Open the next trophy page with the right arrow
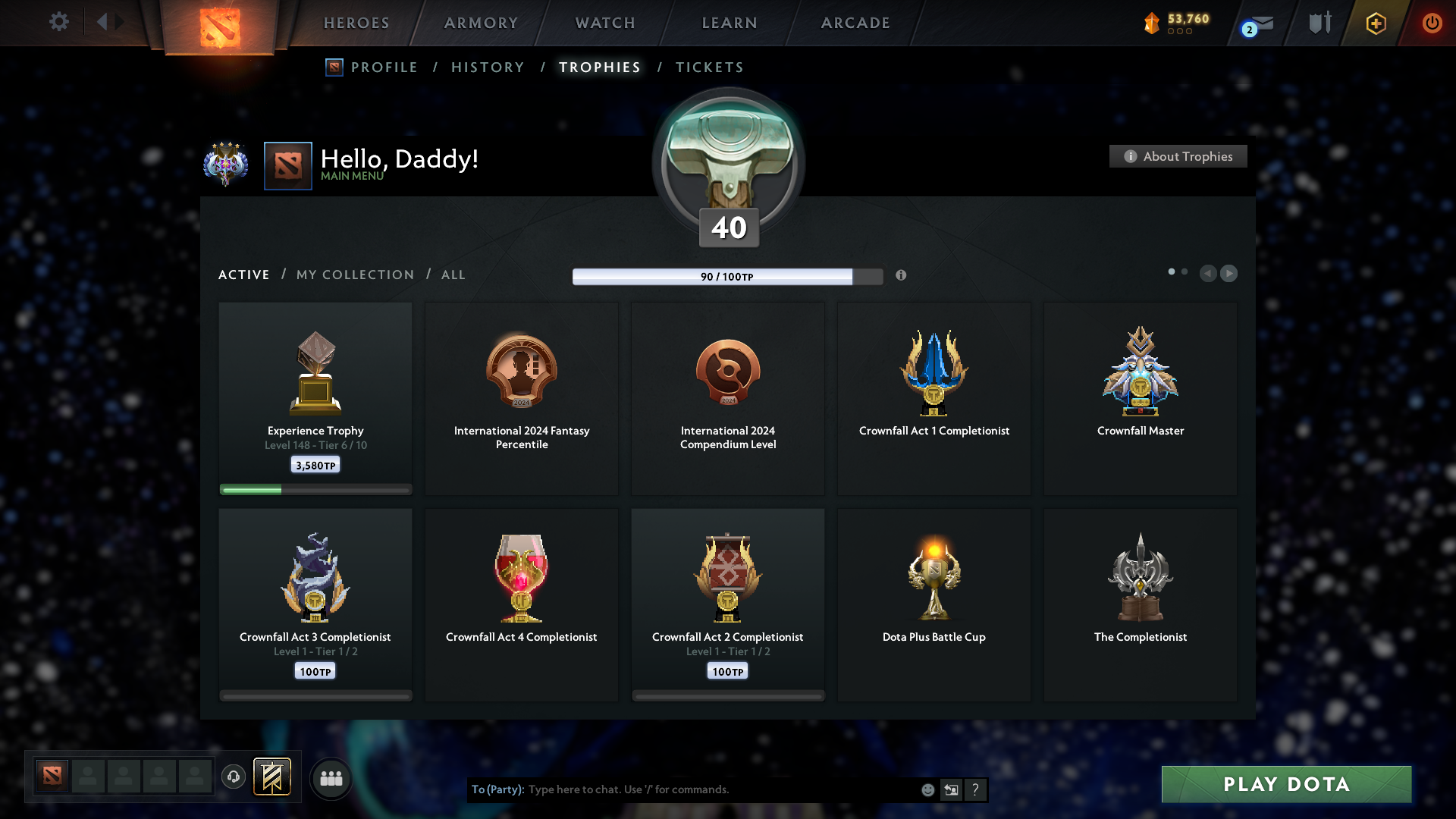This screenshot has width=1456, height=819. 1229,274
